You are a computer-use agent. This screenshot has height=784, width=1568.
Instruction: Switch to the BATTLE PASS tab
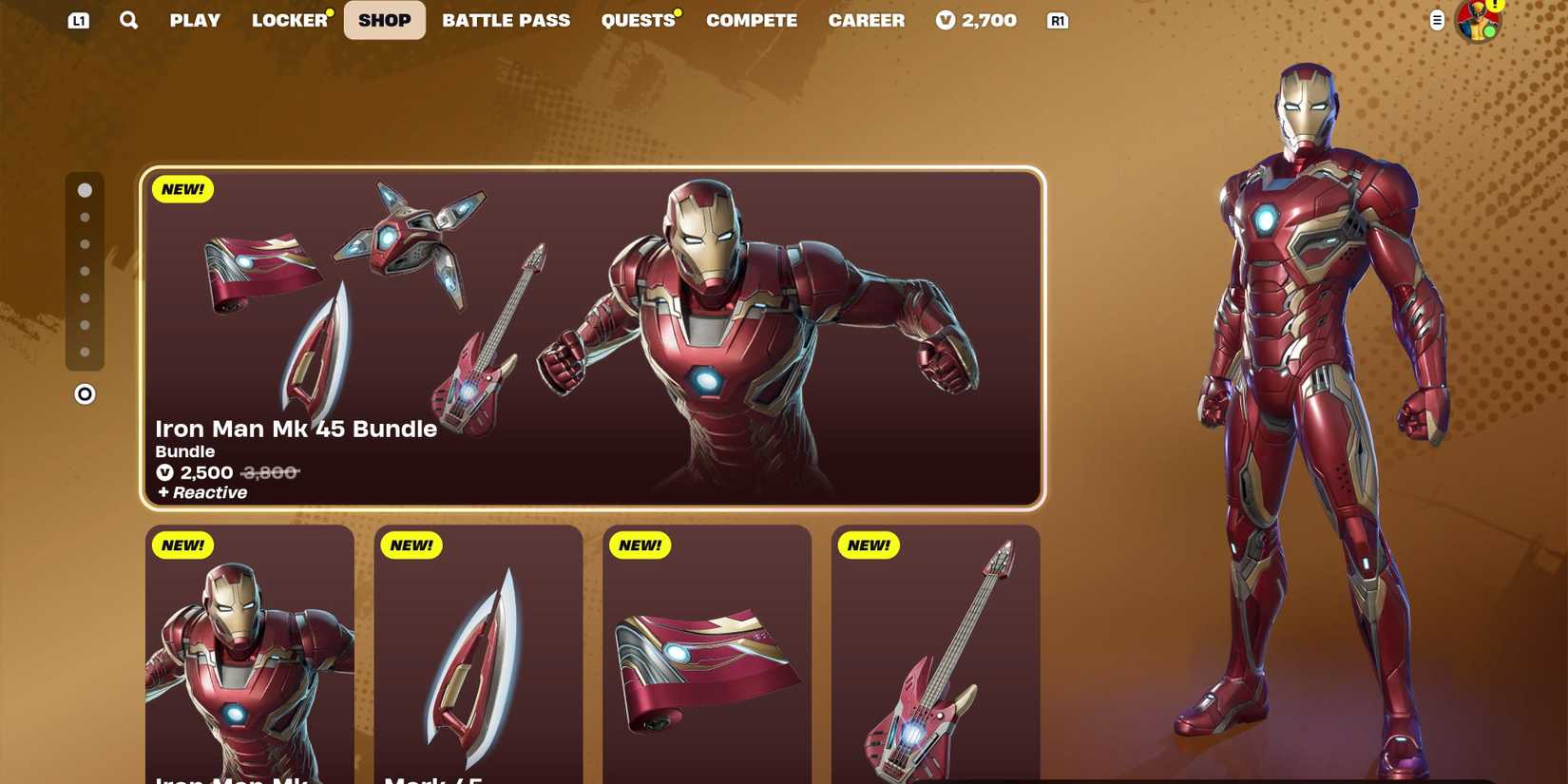507,20
